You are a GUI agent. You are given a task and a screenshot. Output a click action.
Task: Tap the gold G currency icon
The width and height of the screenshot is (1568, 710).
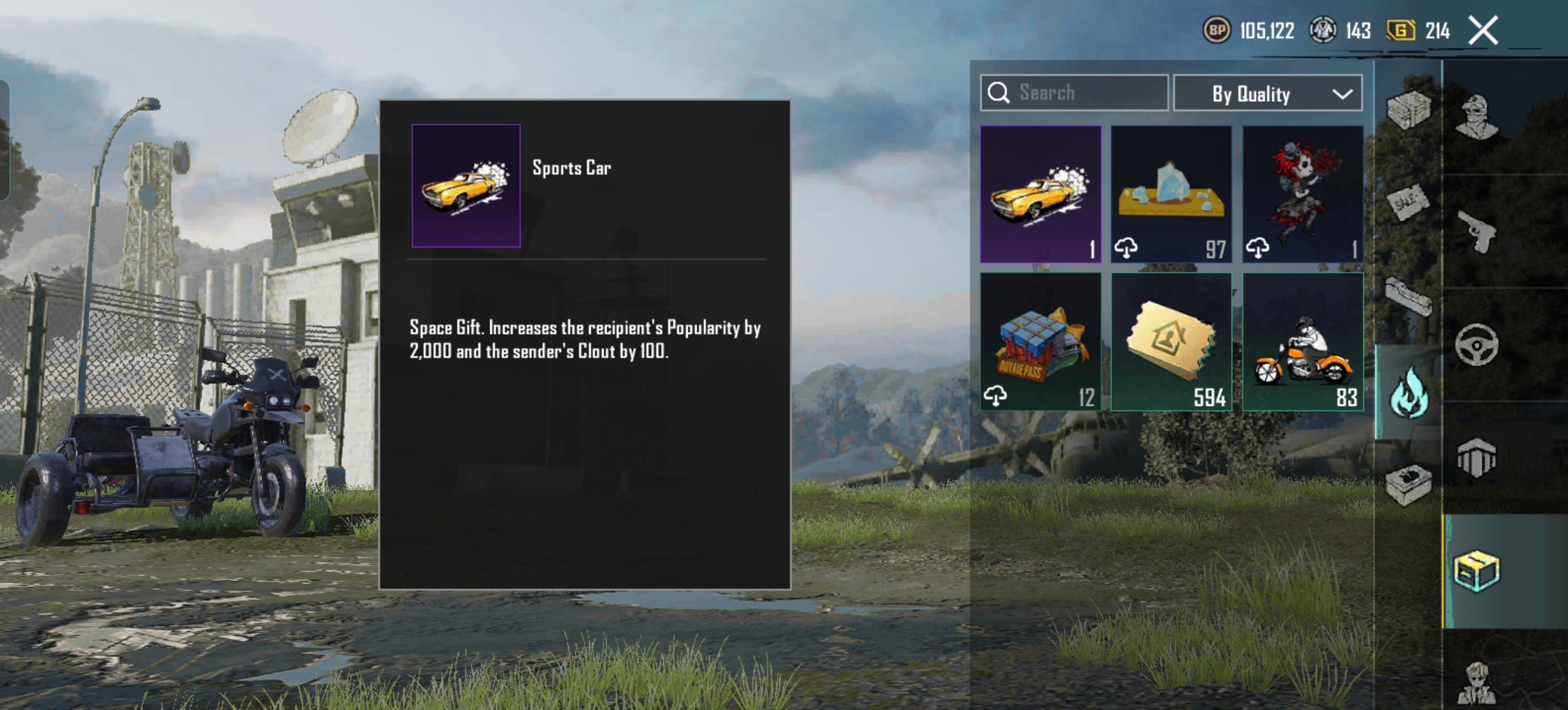pyautogui.click(x=1400, y=30)
